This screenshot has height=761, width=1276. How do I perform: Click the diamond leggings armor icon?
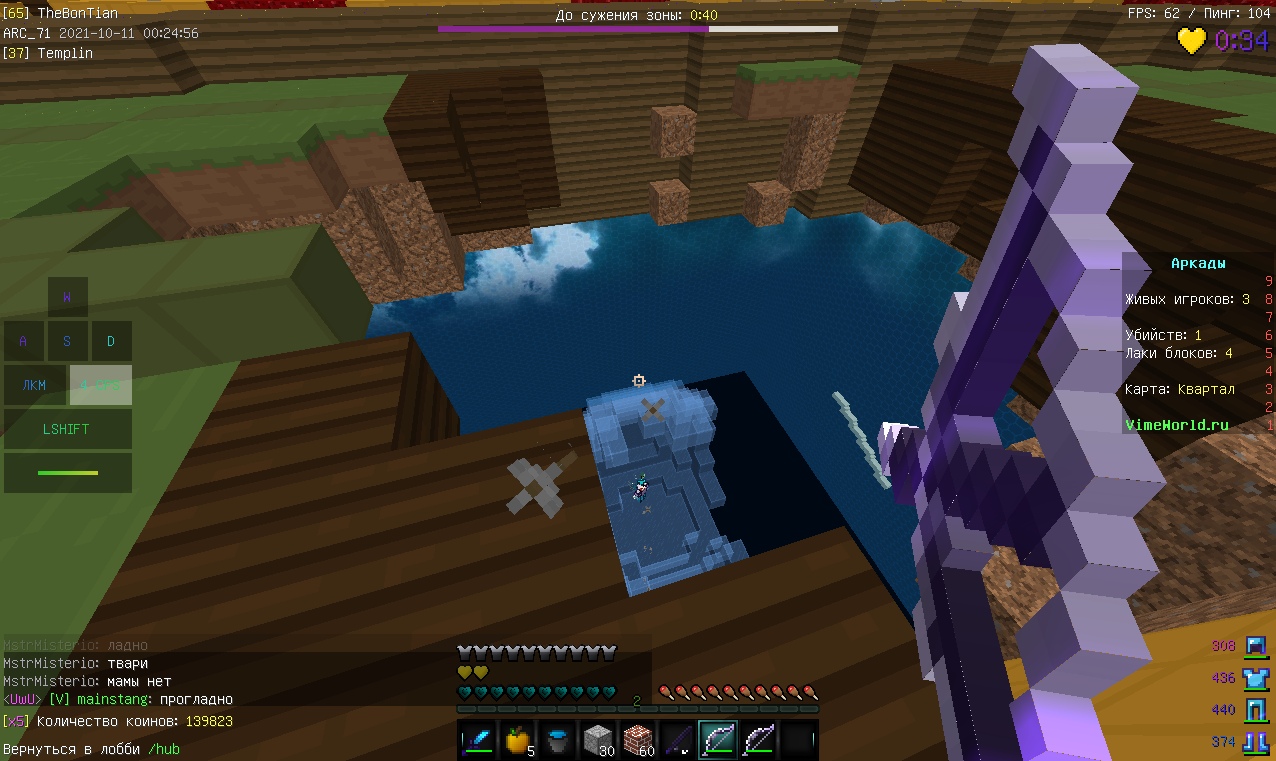tap(1255, 710)
